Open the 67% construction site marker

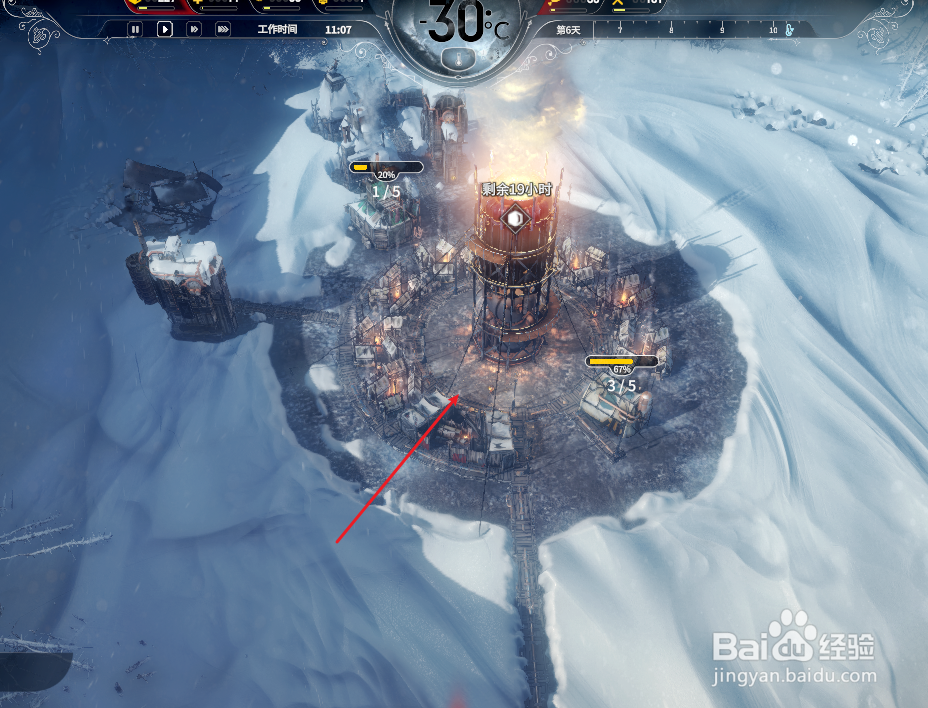point(622,362)
